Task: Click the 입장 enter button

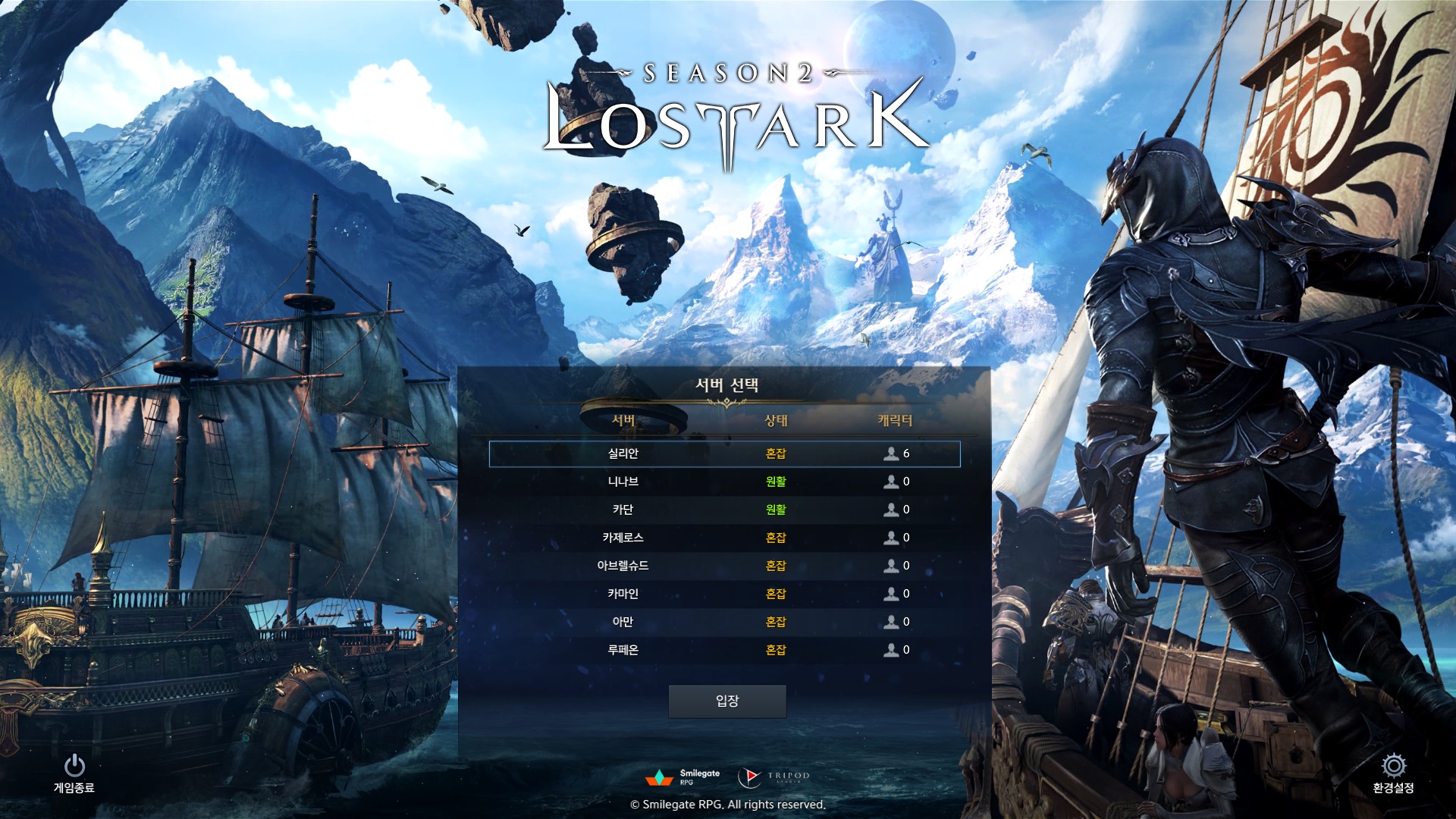Action: (726, 701)
